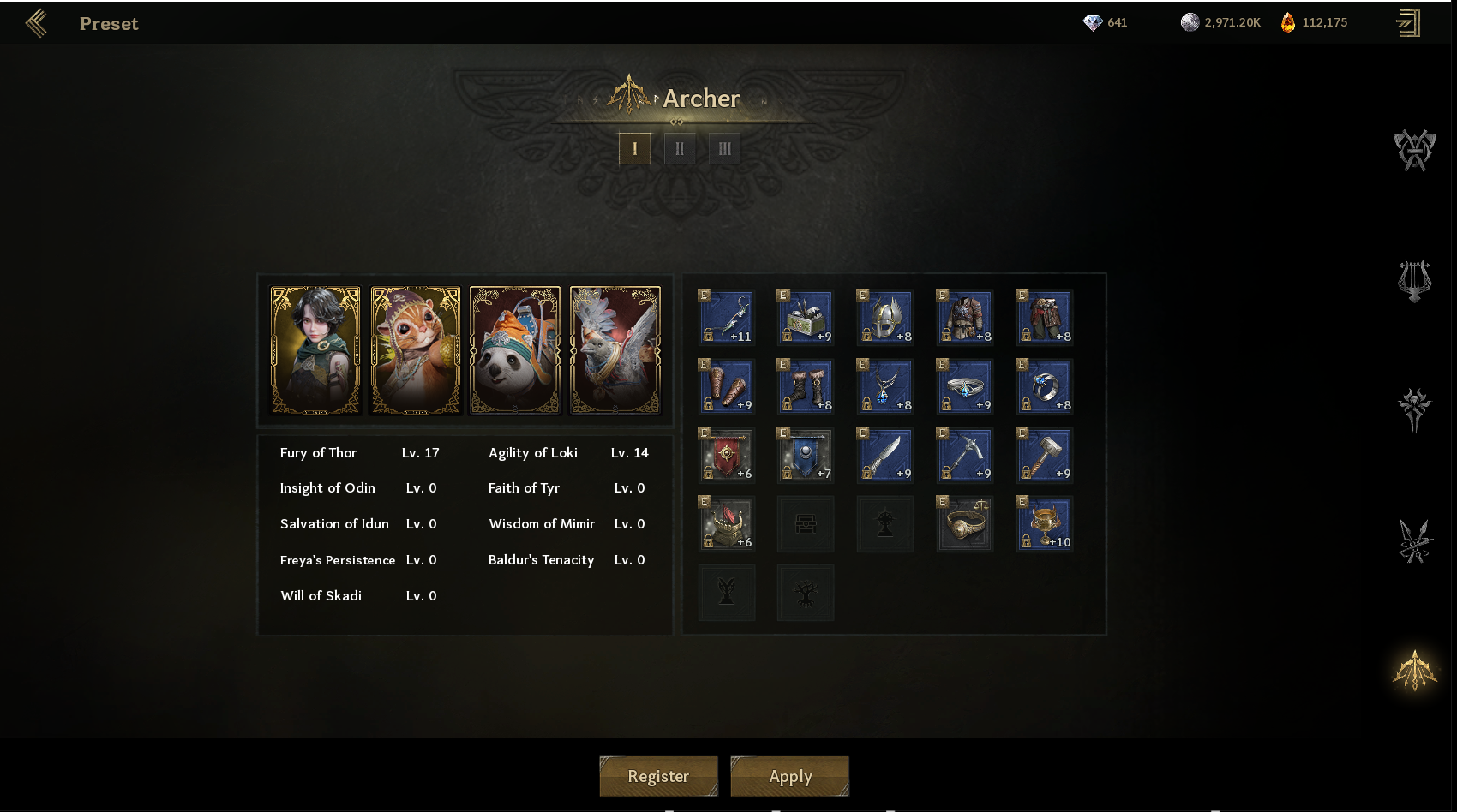1457x812 pixels.
Task: Choose the +9 hammer slot
Action: tap(1044, 455)
